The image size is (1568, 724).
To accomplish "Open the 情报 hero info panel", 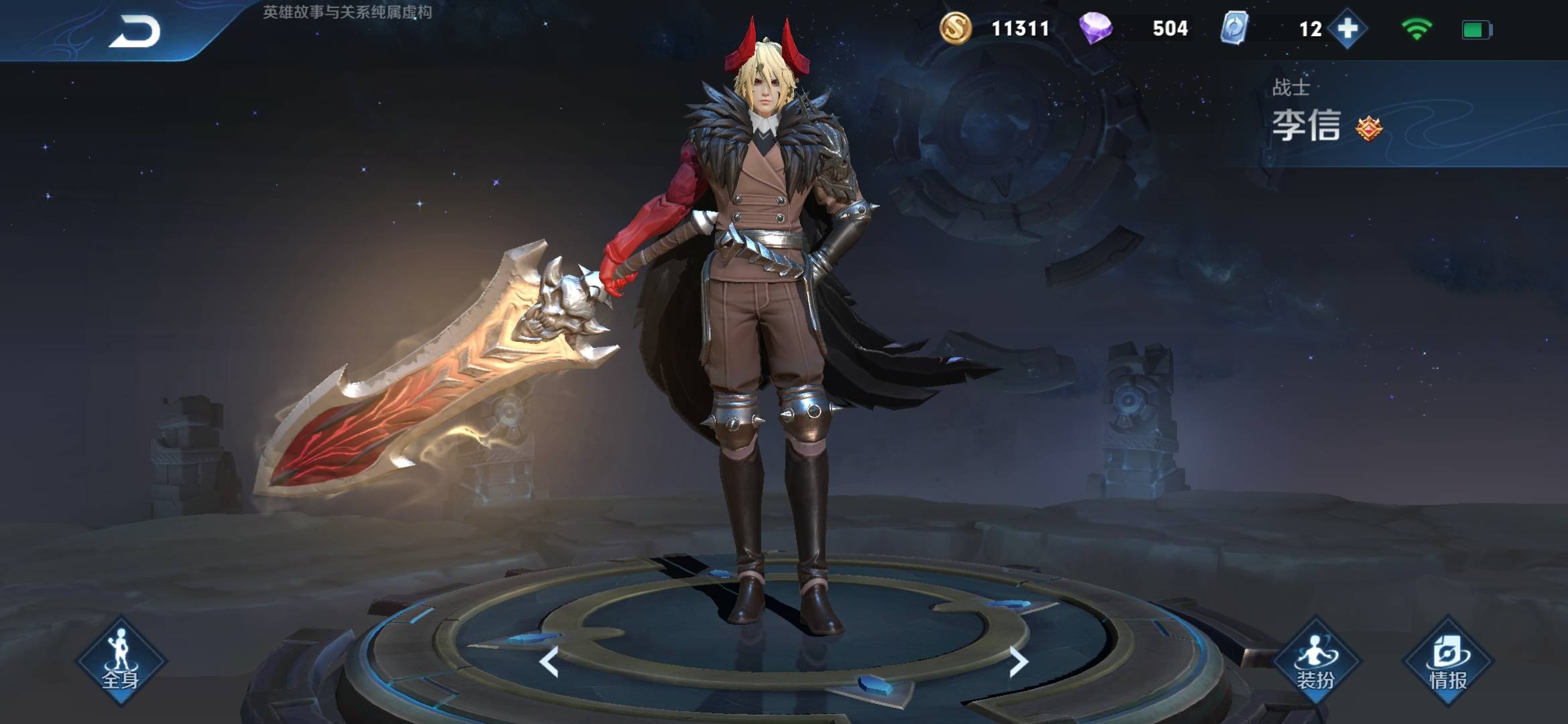I will 1448,660.
